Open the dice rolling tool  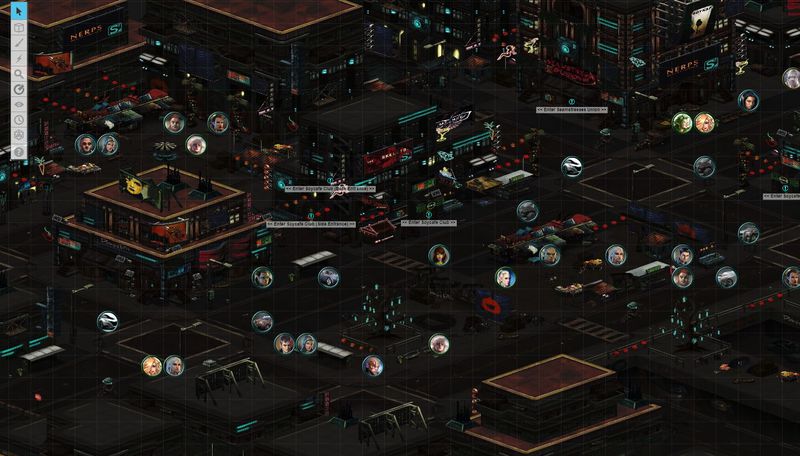tap(18, 135)
